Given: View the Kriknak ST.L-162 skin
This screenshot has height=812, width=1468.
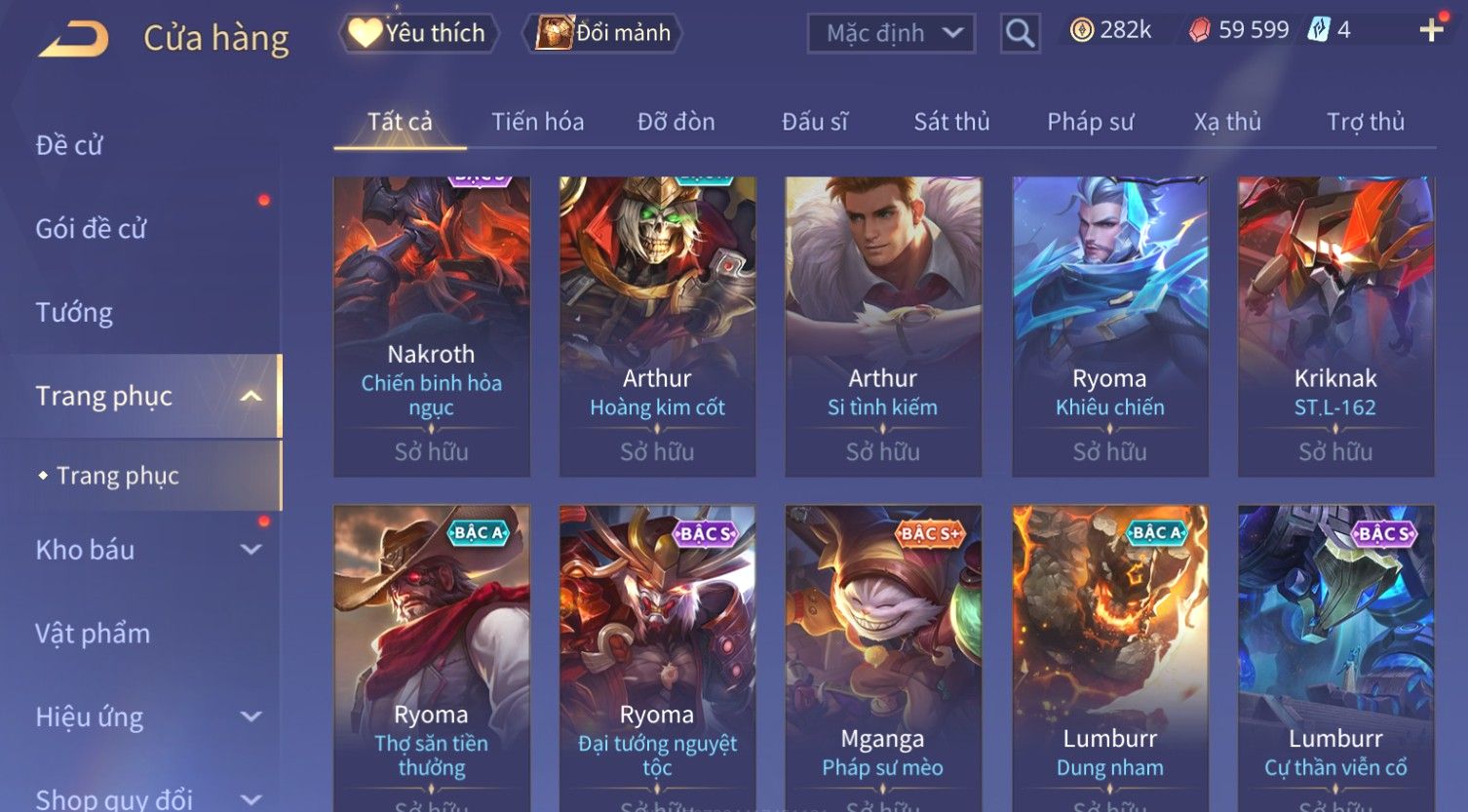Looking at the screenshot, I should [1335, 326].
